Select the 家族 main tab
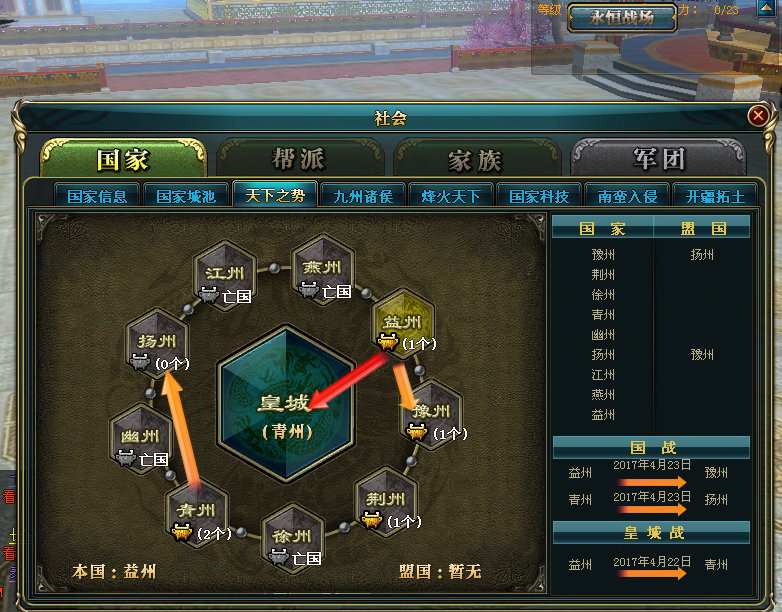 [475, 159]
